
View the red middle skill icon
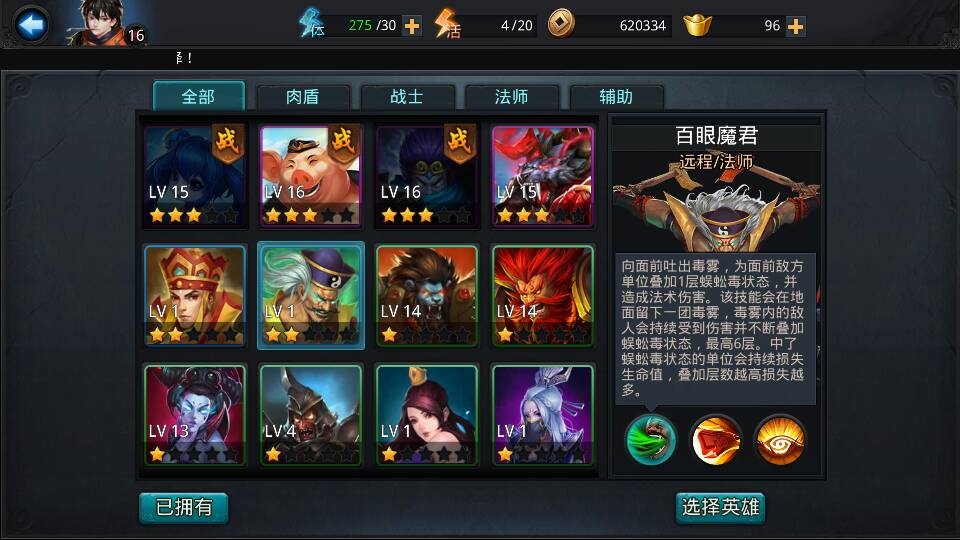[x=716, y=439]
